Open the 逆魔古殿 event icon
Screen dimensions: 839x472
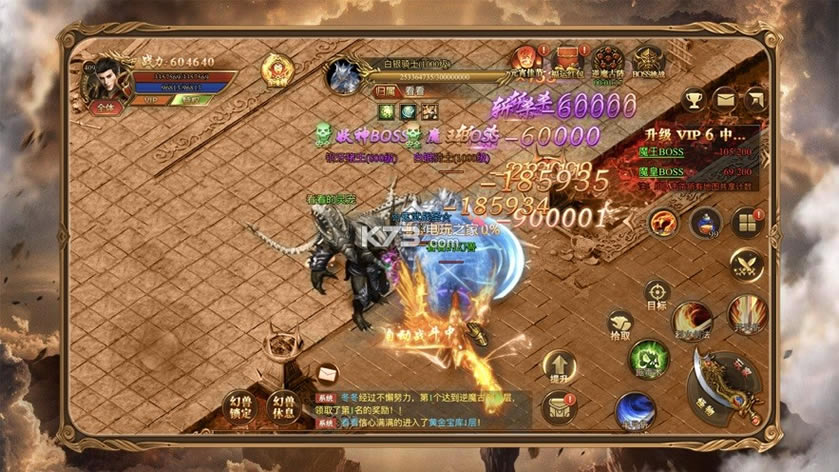click(606, 62)
